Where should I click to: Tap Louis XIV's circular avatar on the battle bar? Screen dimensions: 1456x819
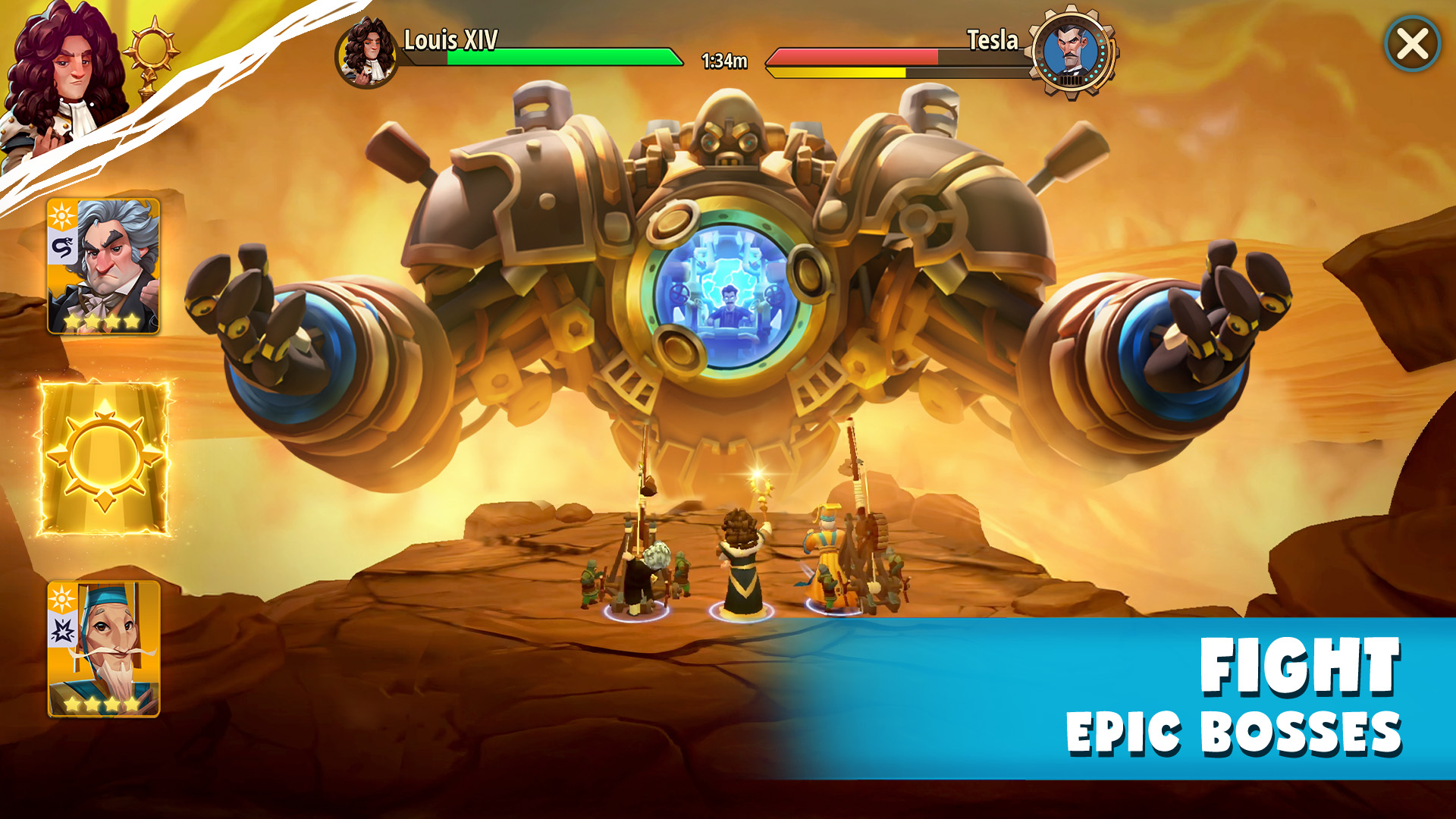364,53
